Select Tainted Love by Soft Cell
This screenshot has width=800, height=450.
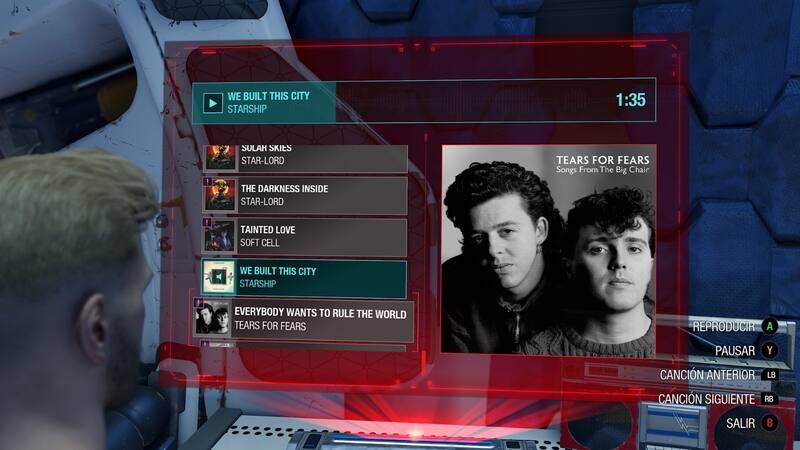tap(305, 236)
